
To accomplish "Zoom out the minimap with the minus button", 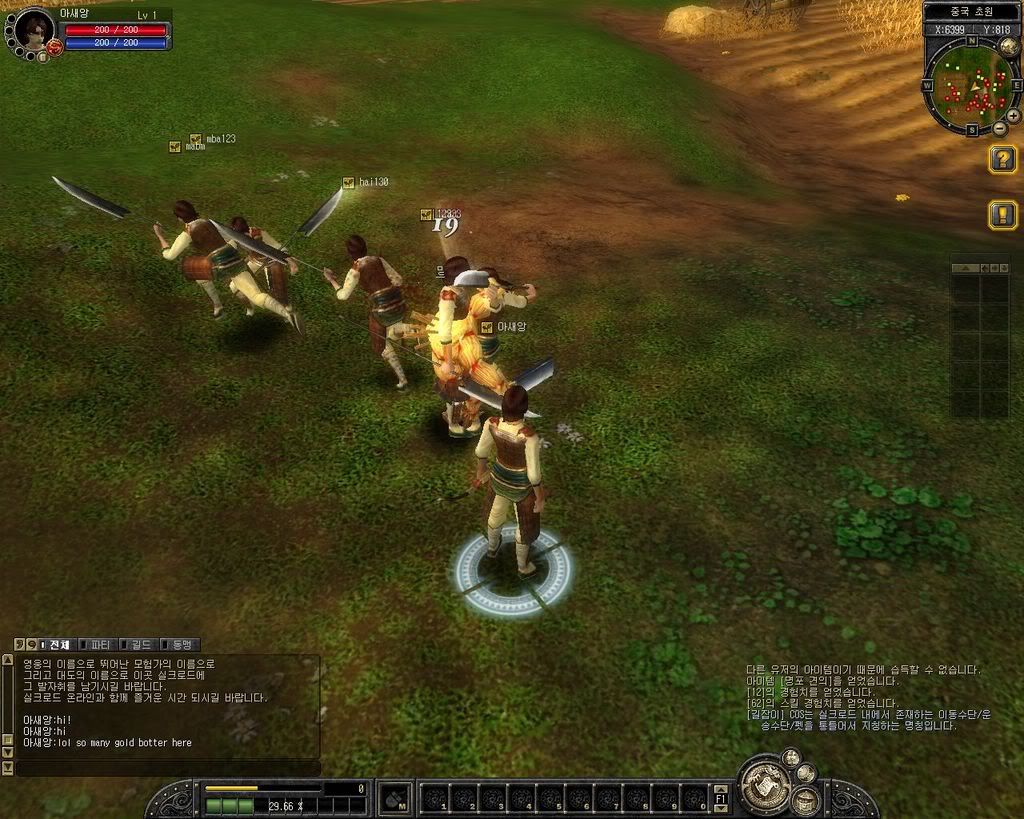I will [x=999, y=129].
